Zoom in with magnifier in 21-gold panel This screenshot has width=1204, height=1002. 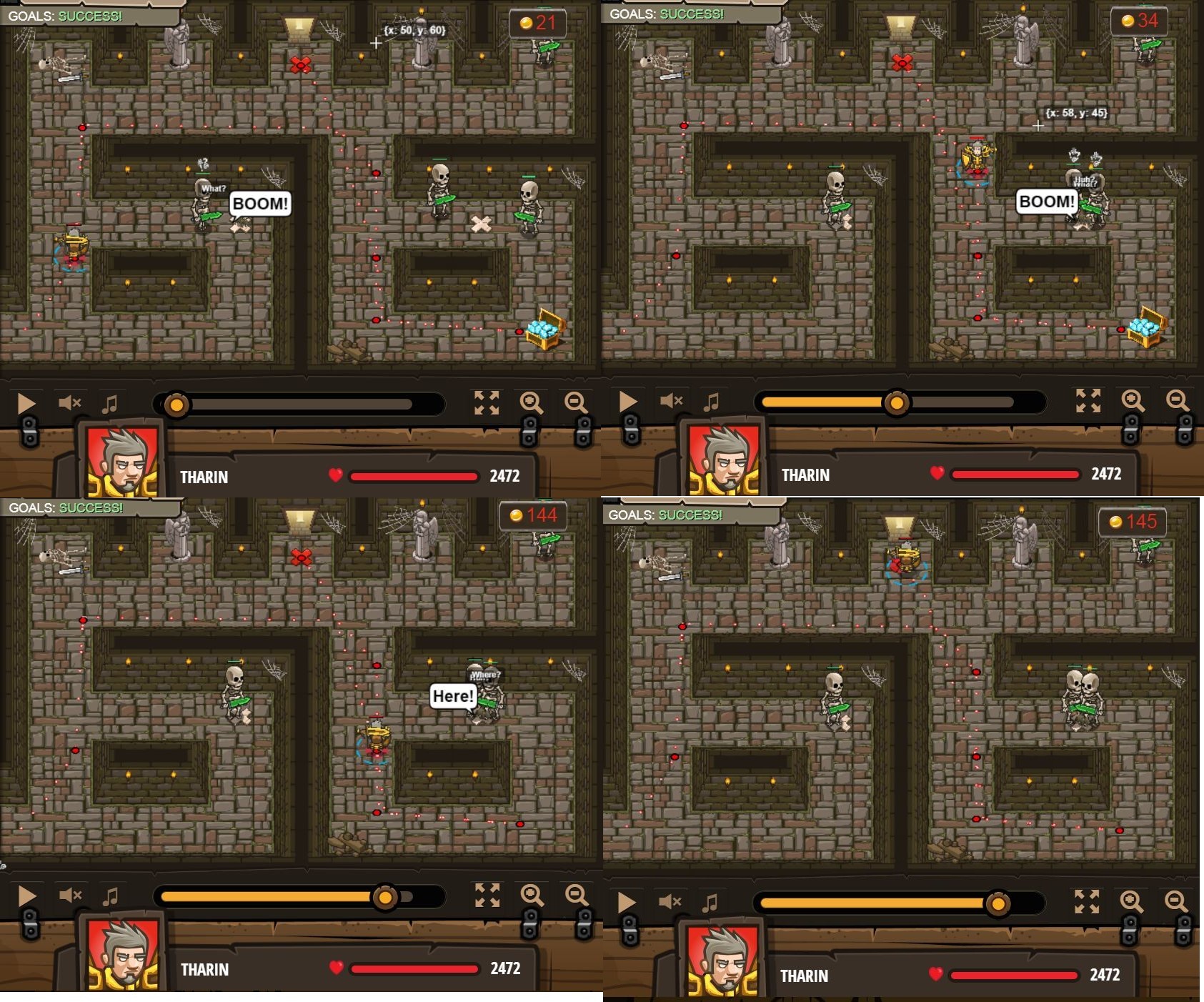pyautogui.click(x=531, y=403)
